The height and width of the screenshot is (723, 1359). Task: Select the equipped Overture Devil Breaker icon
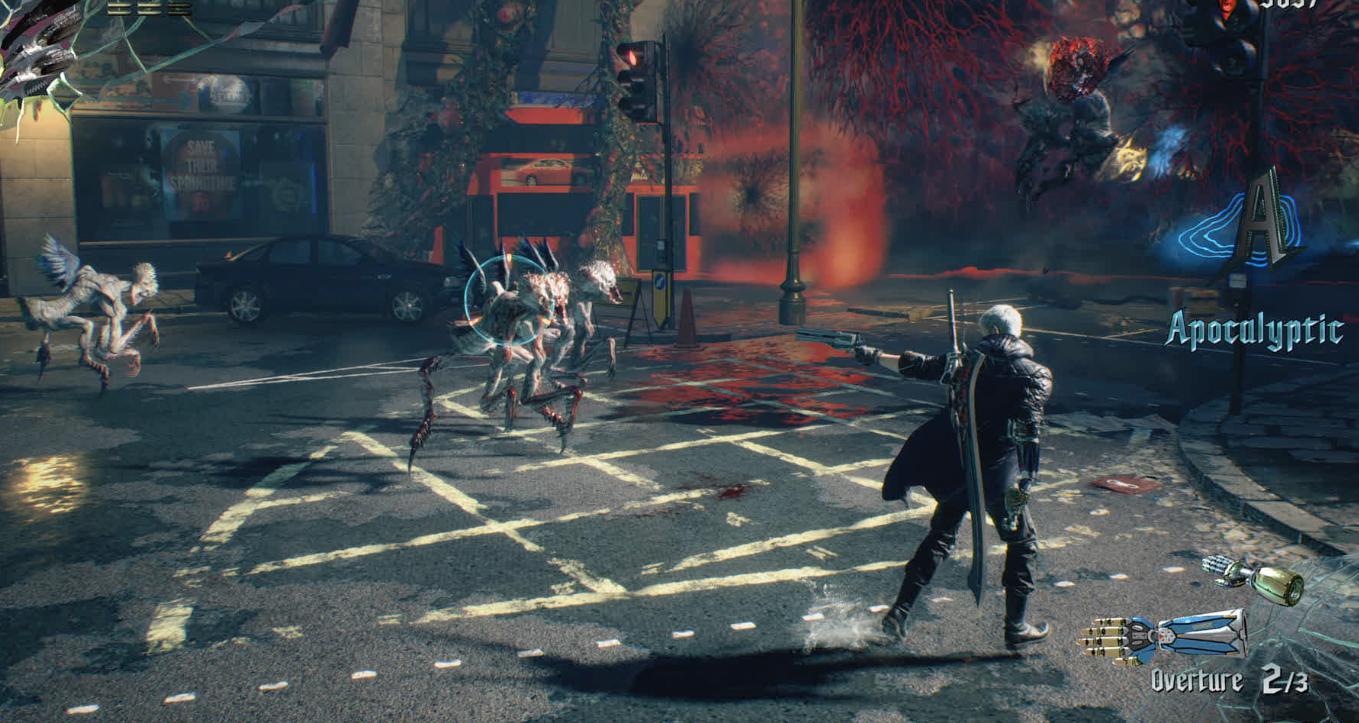1163,636
